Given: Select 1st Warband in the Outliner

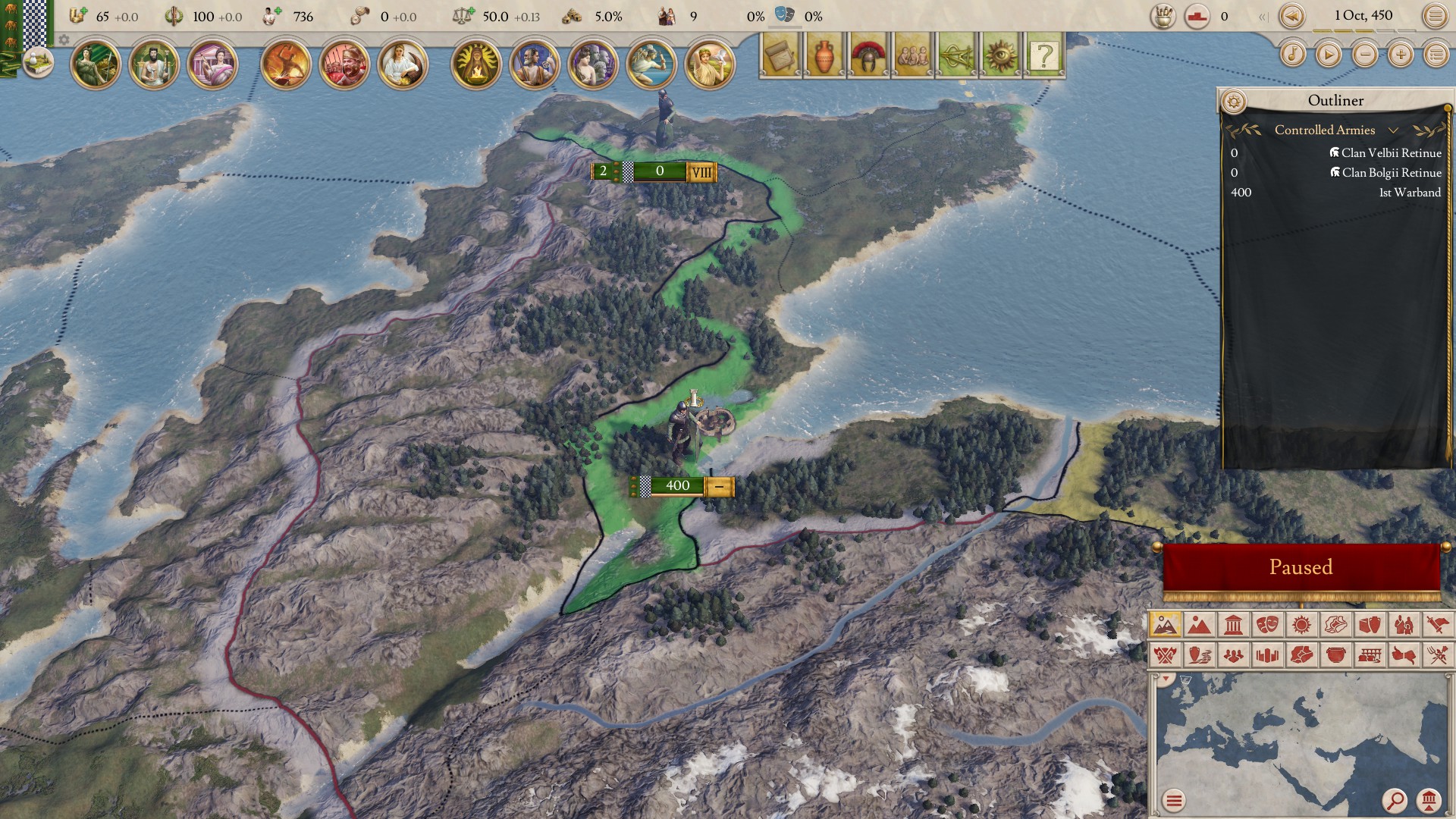Looking at the screenshot, I should tap(1410, 193).
